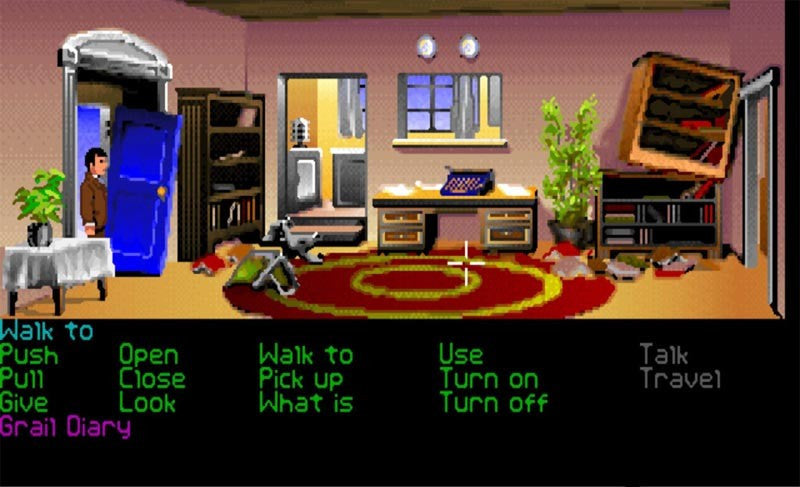800x487 pixels.
Task: Select the green Walk to verb
Action: point(306,355)
